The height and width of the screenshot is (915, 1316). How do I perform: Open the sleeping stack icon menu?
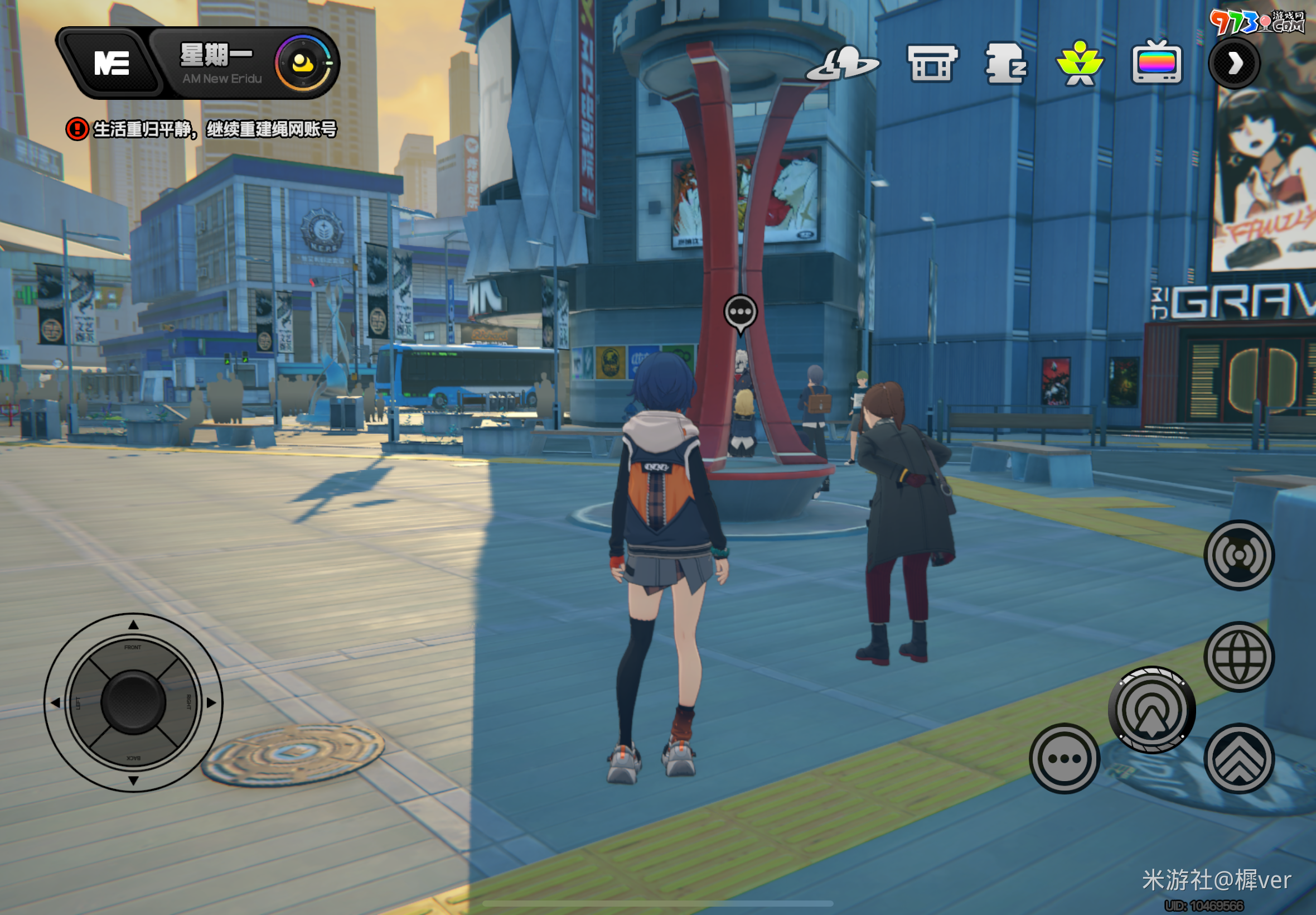point(1005,63)
